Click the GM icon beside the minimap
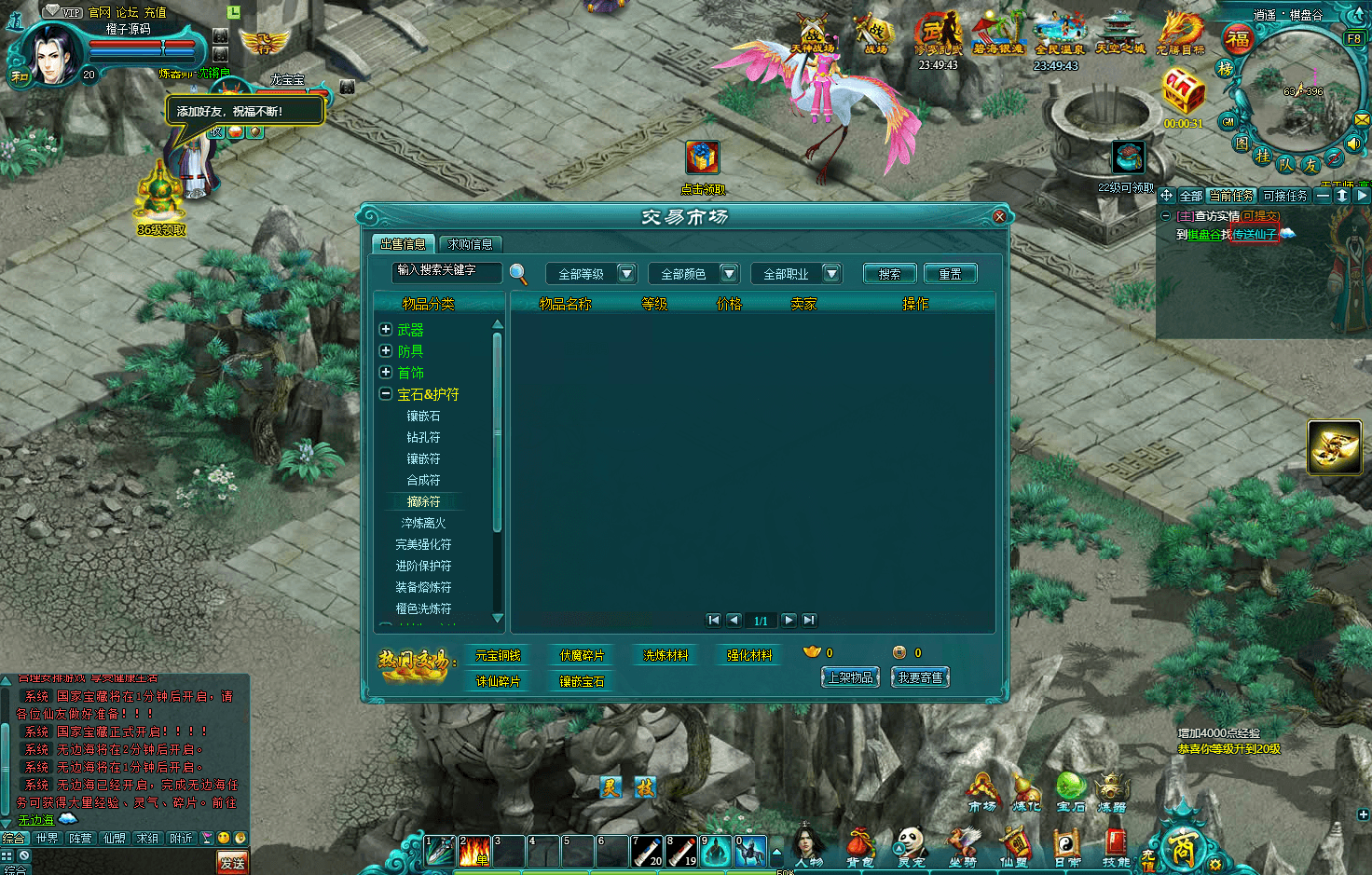 (x=1228, y=121)
